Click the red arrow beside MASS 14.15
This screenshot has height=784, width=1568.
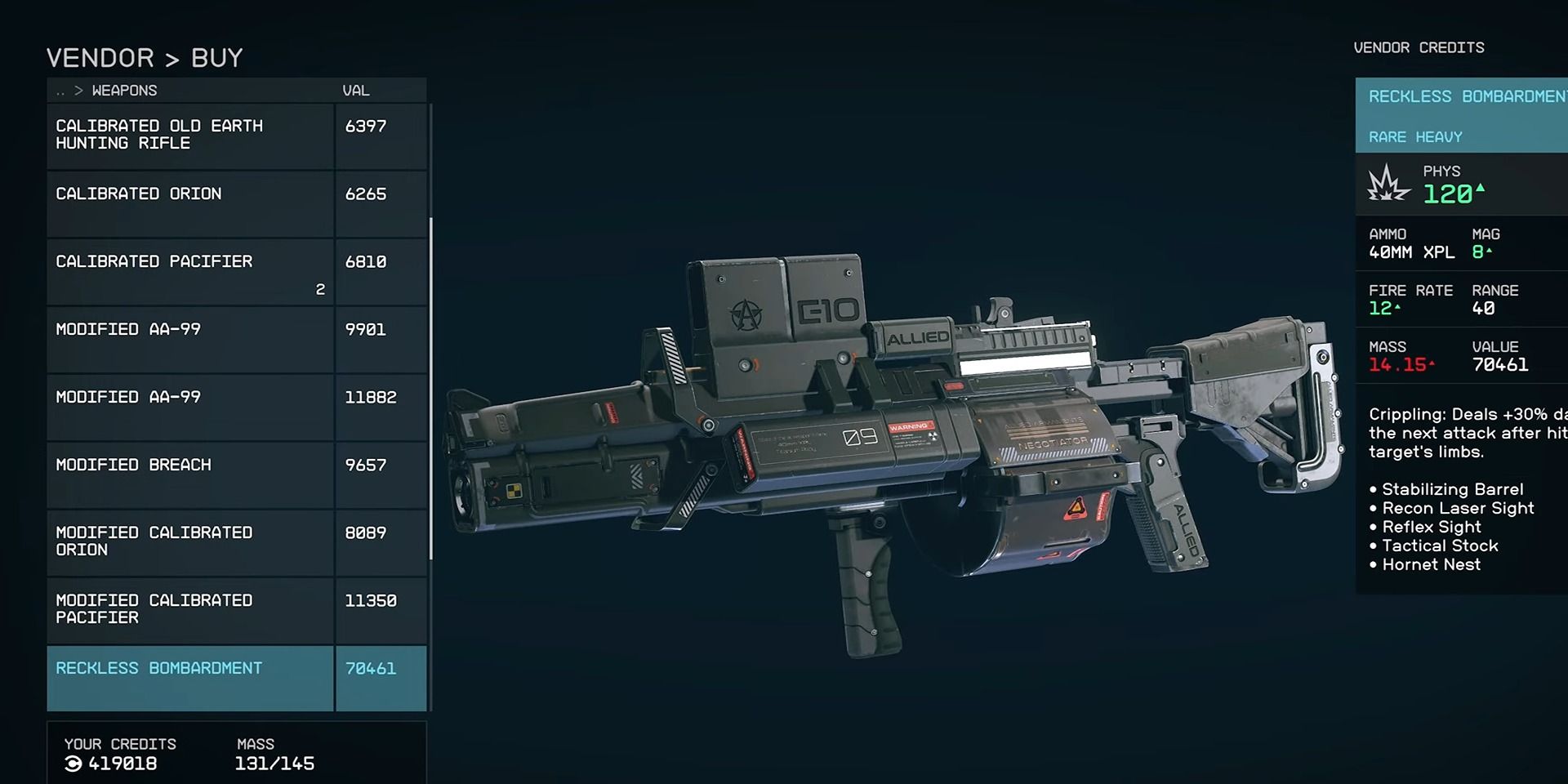click(1432, 363)
